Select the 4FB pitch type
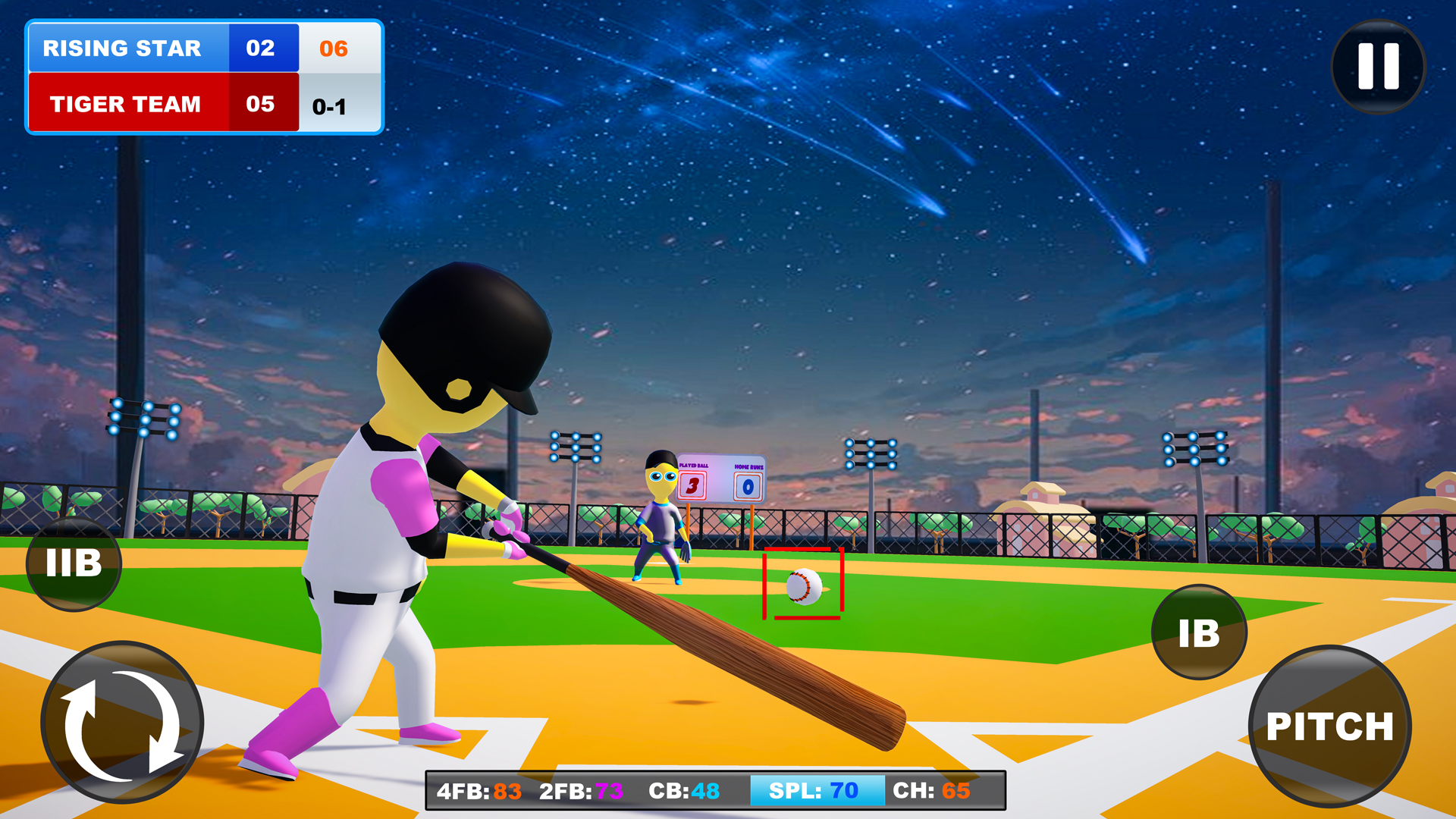This screenshot has height=819, width=1456. point(479,790)
